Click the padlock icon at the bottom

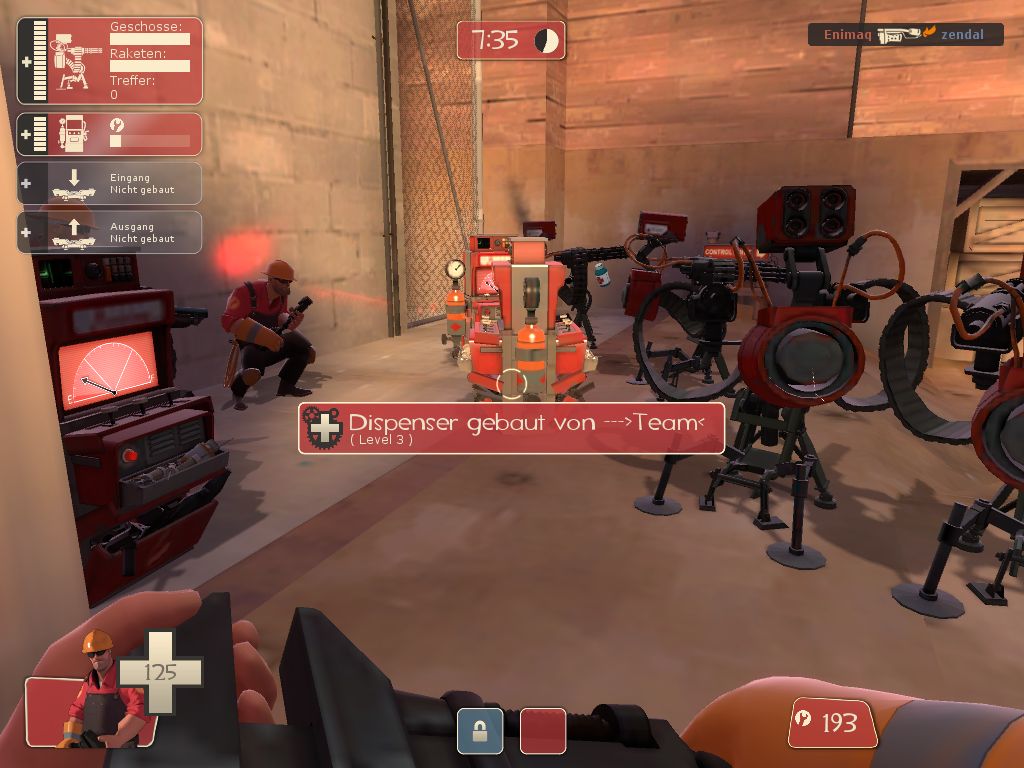(479, 731)
